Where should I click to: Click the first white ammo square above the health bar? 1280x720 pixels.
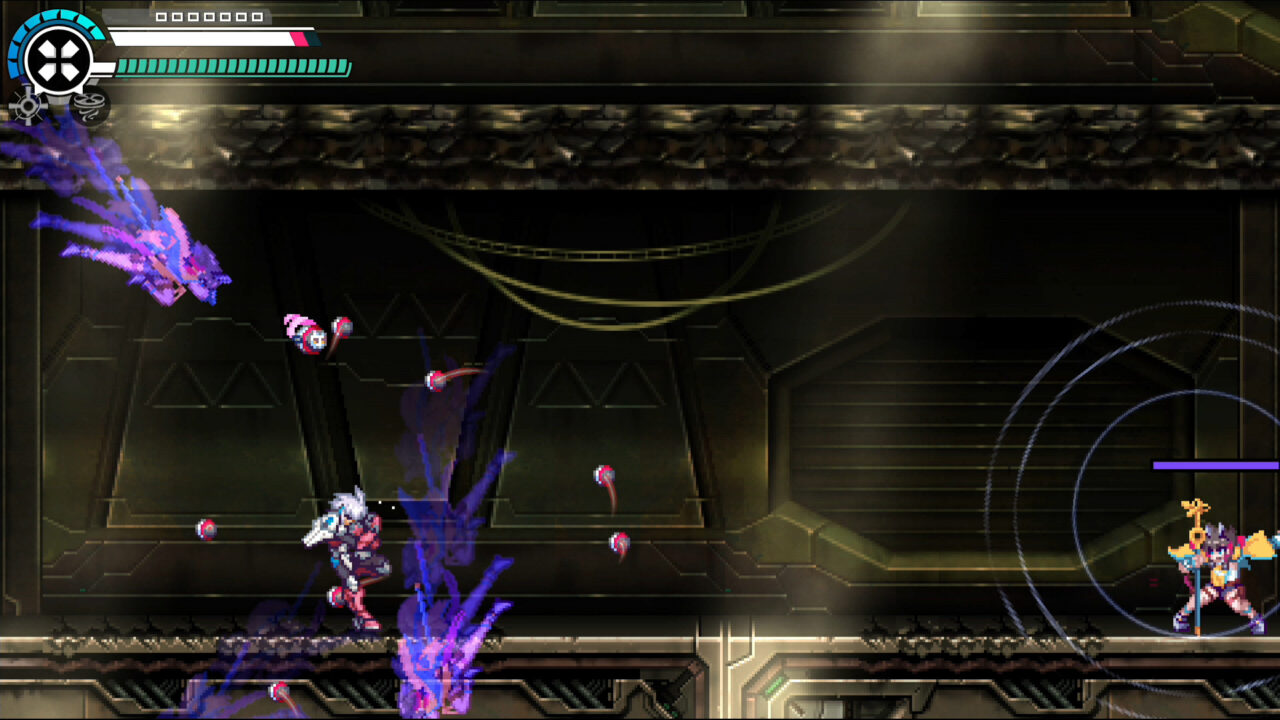162,17
